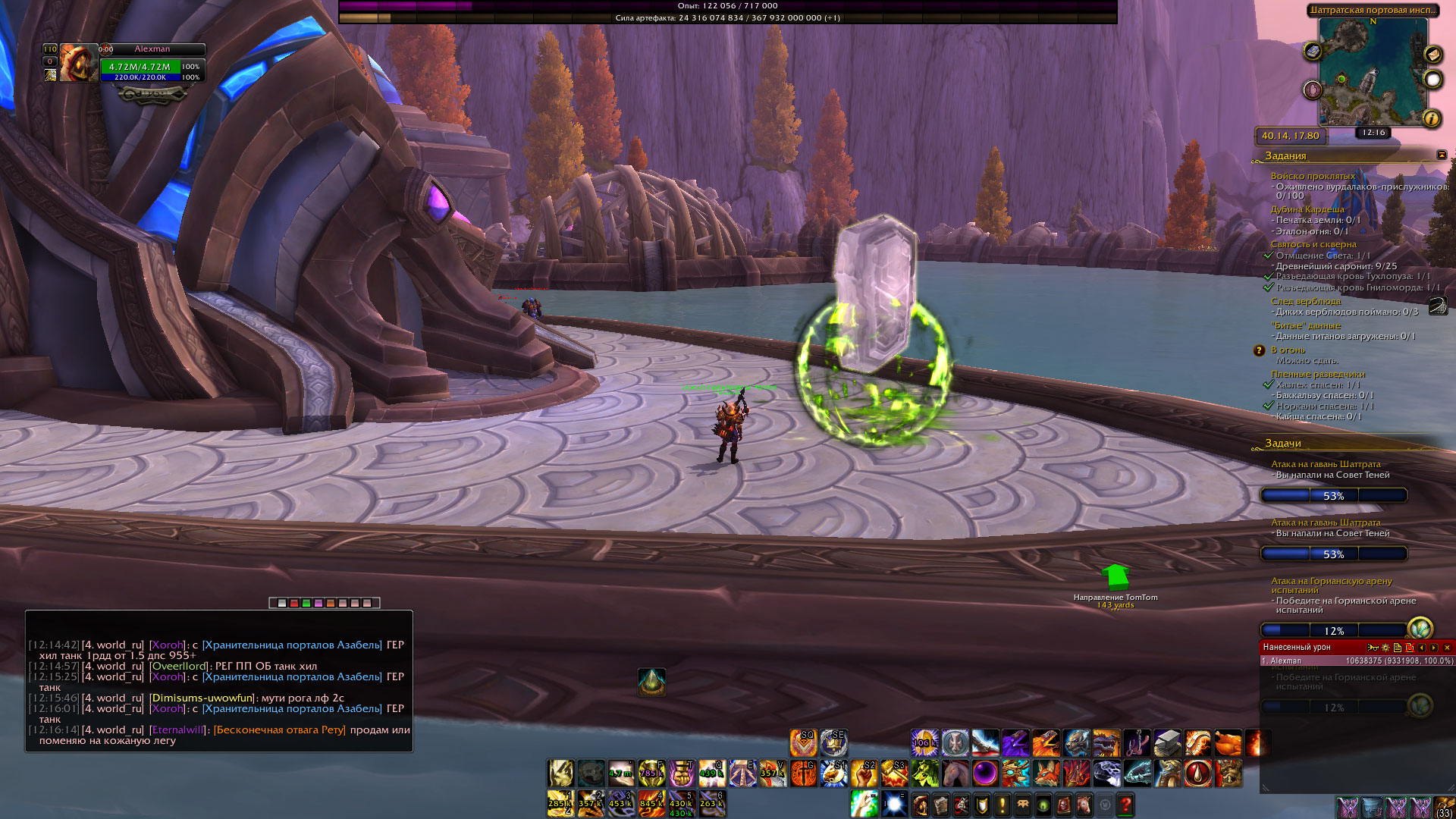This screenshot has width=1456, height=819.
Task: Open the mail envelope icon on minimap
Action: [1432, 54]
